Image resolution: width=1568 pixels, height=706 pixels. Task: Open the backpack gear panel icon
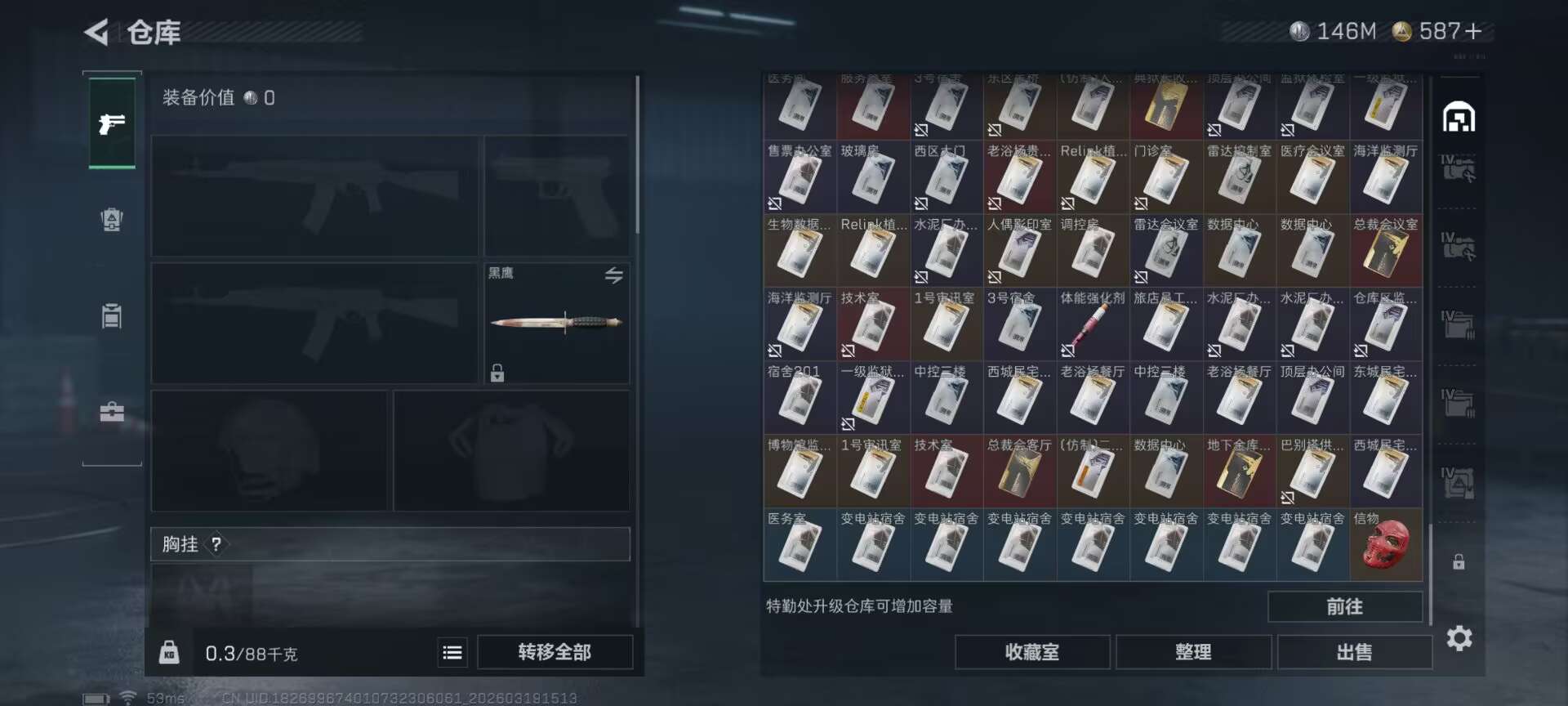[112, 219]
